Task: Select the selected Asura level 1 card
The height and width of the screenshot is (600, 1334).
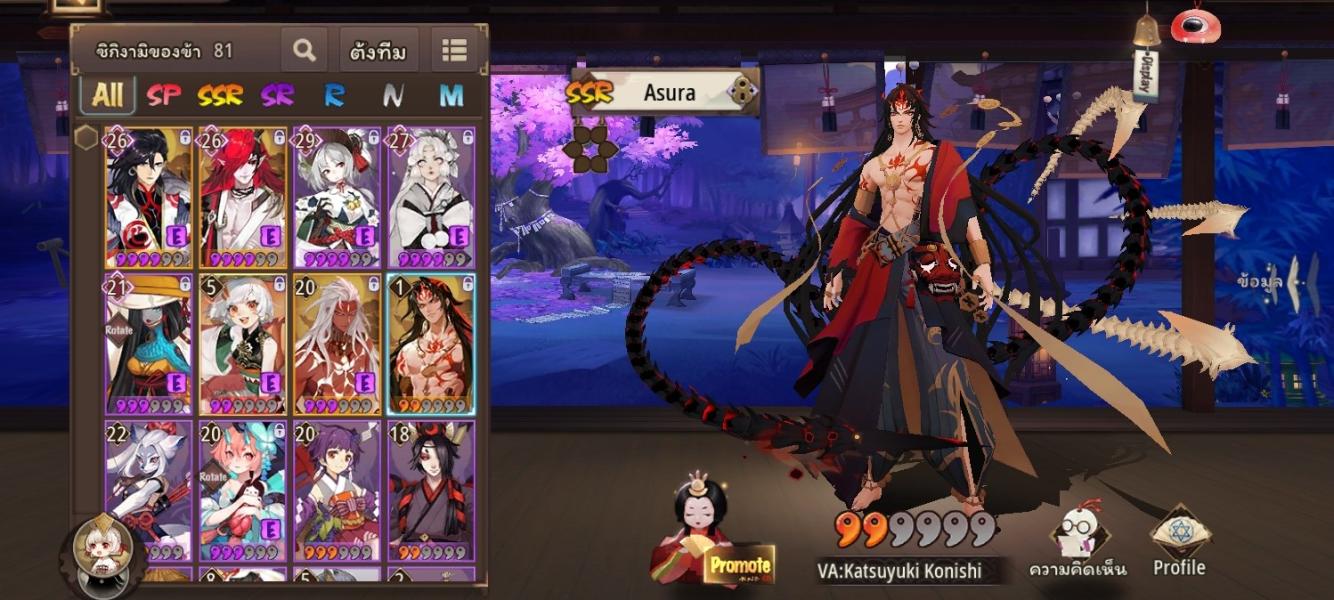Action: pyautogui.click(x=431, y=343)
